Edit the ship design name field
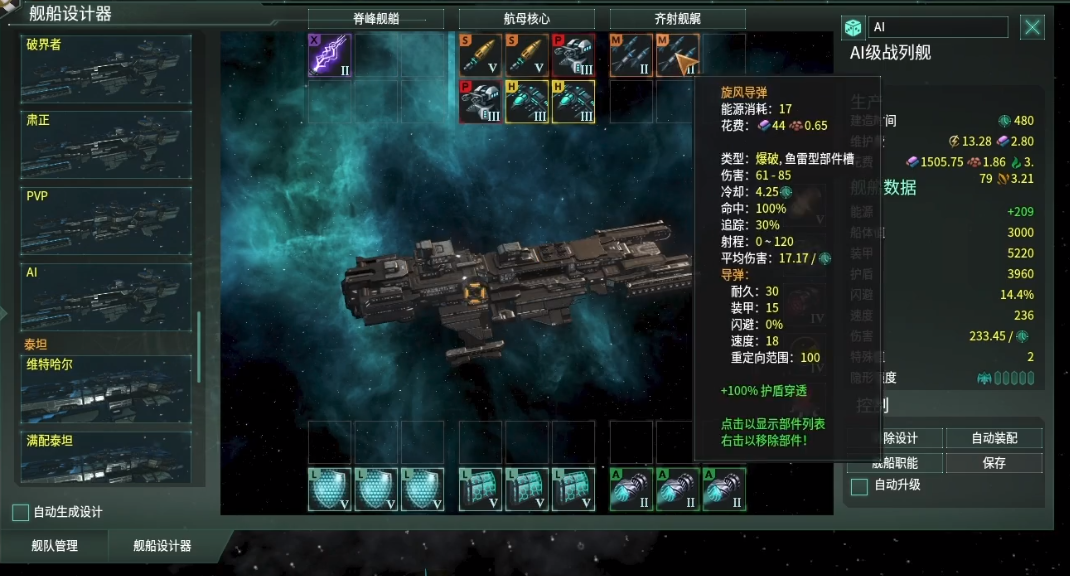 tap(937, 27)
